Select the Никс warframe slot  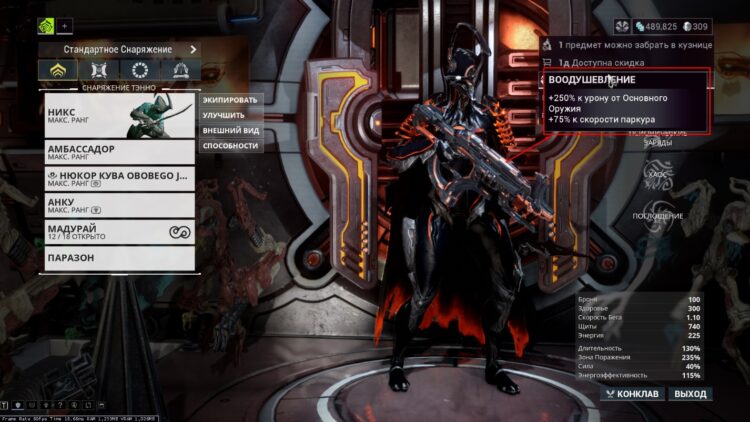pos(119,121)
